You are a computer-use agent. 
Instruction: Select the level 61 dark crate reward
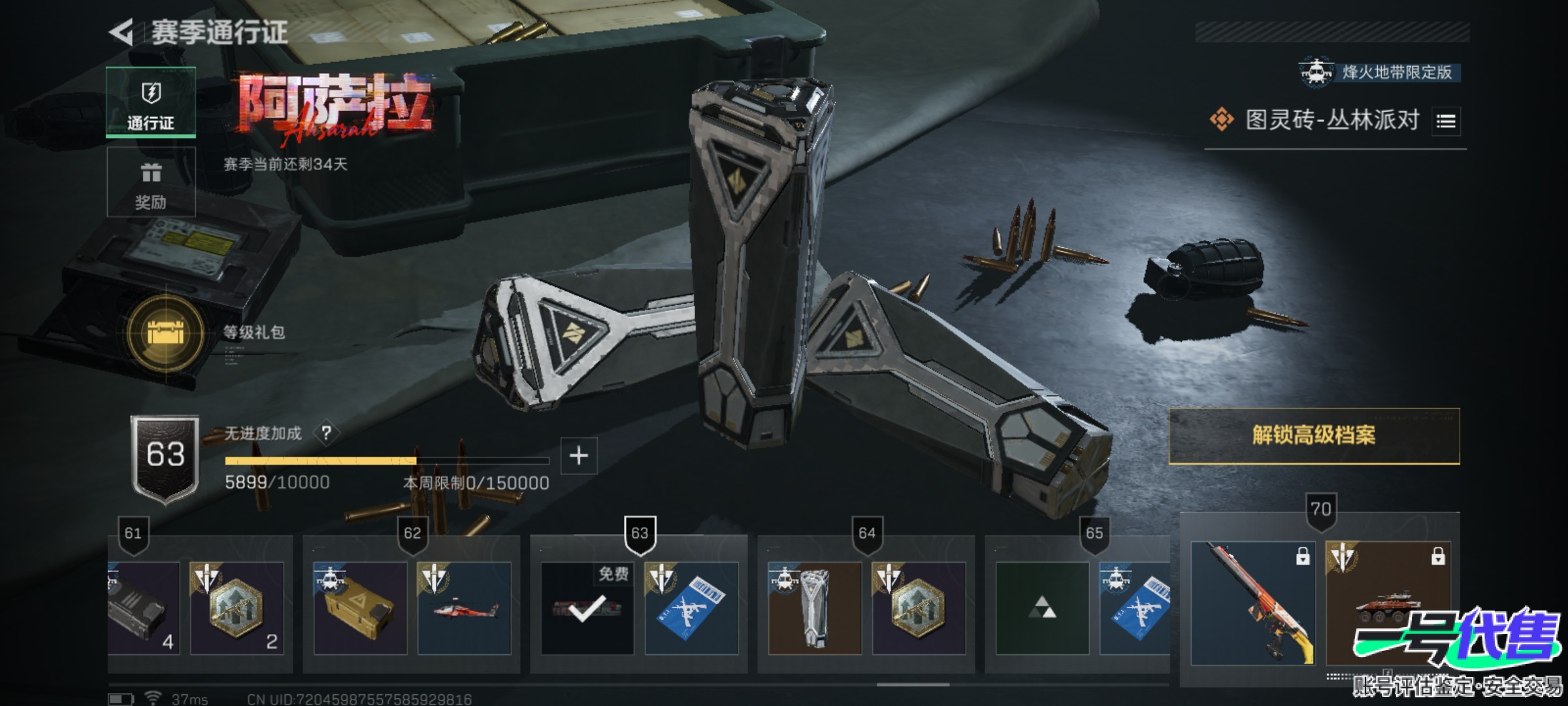144,608
